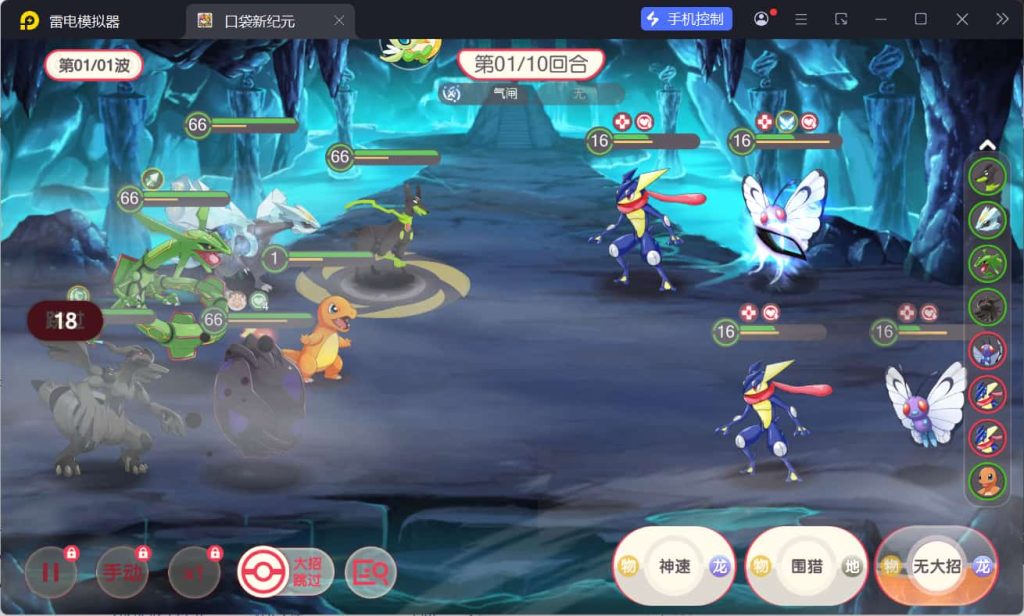Toggle the 手动 manual mode button

click(x=122, y=572)
